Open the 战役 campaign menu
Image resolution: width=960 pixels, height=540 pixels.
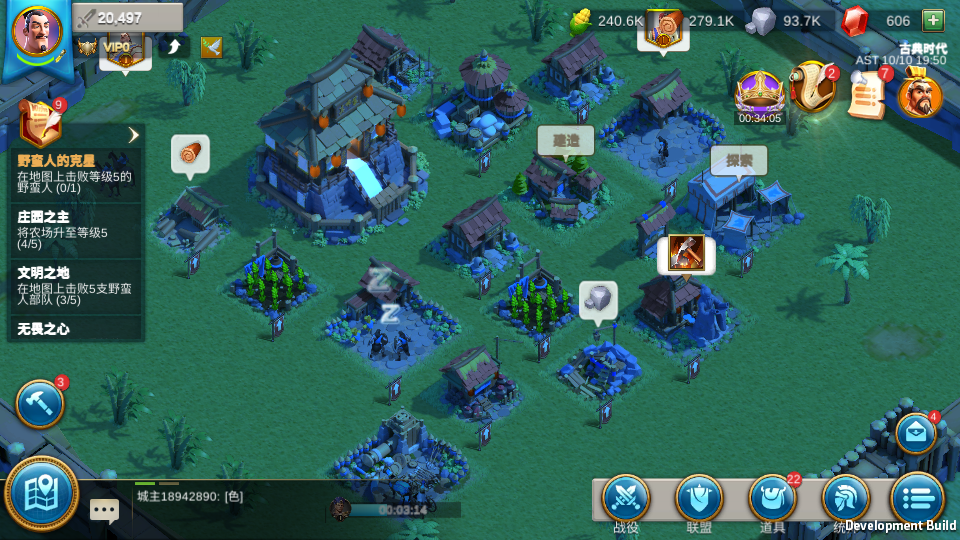[x=626, y=500]
